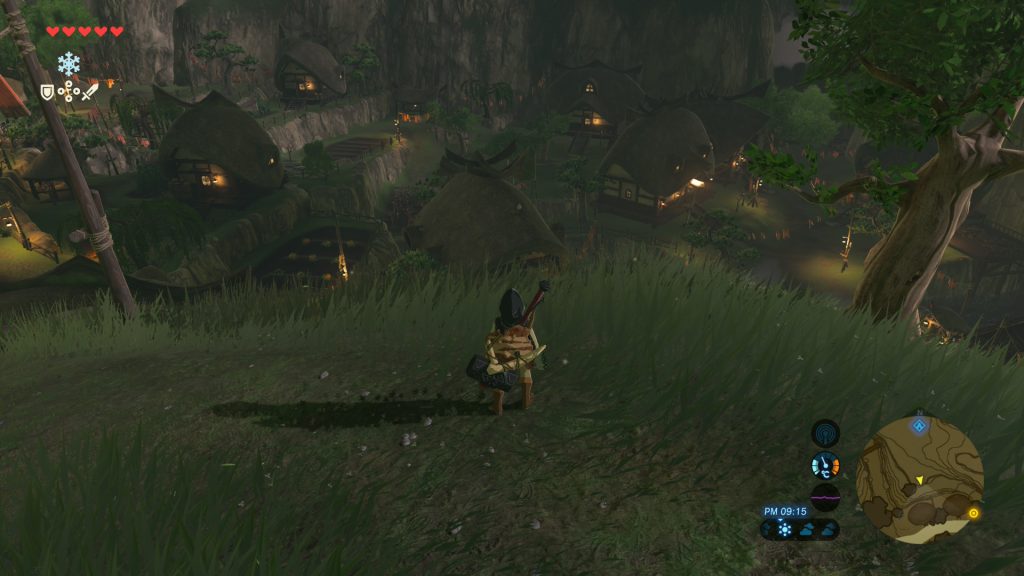Screen dimensions: 1024x576
Task: Choose the shield quick-select icon
Action: (x=47, y=92)
